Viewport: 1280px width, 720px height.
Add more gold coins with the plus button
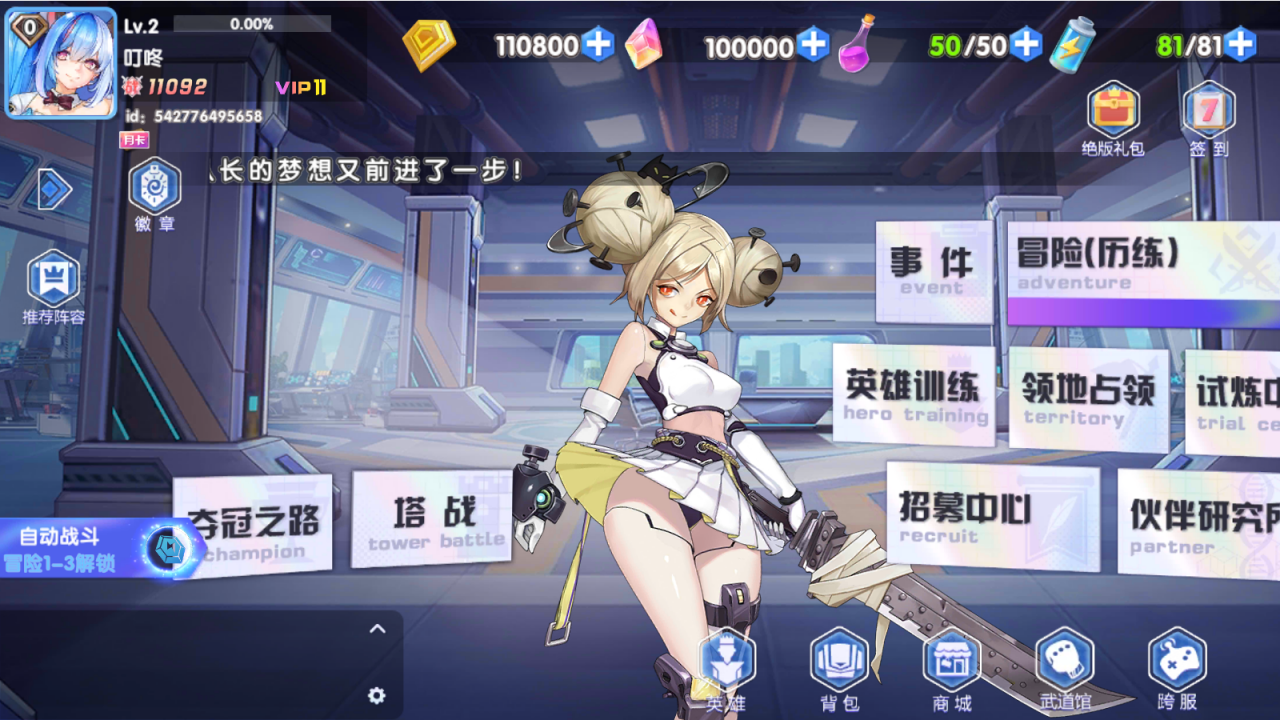click(x=598, y=45)
